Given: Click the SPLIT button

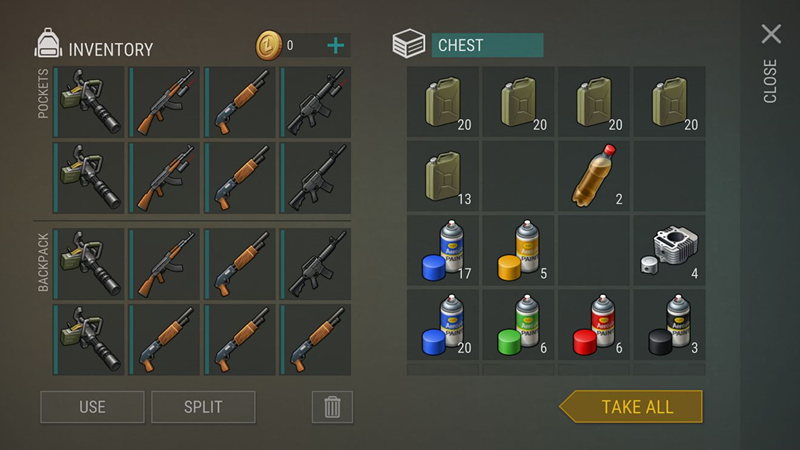Looking at the screenshot, I should click(x=203, y=407).
